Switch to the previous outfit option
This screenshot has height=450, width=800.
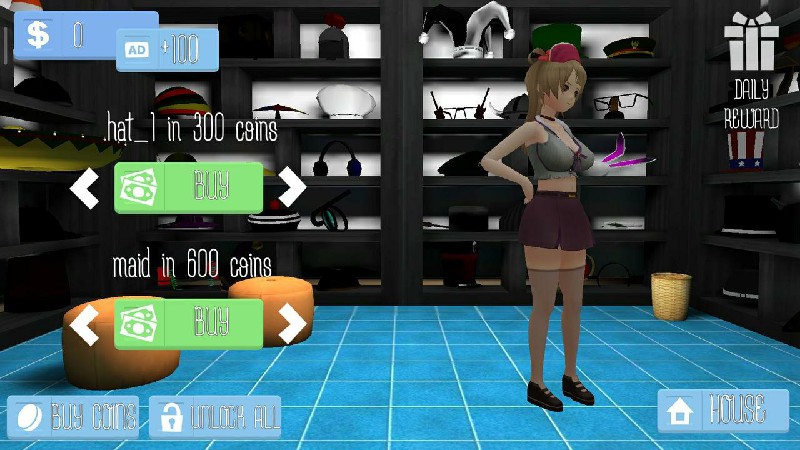85,323
